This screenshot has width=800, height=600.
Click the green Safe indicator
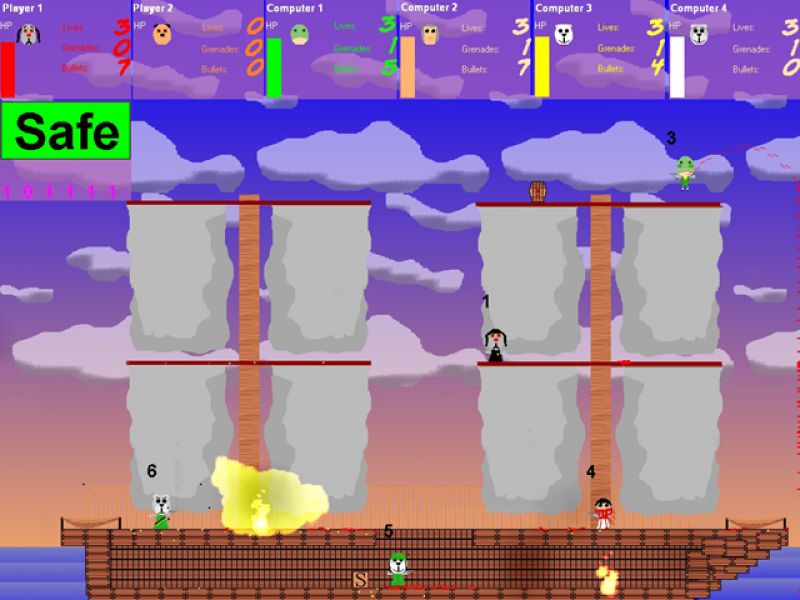click(66, 130)
